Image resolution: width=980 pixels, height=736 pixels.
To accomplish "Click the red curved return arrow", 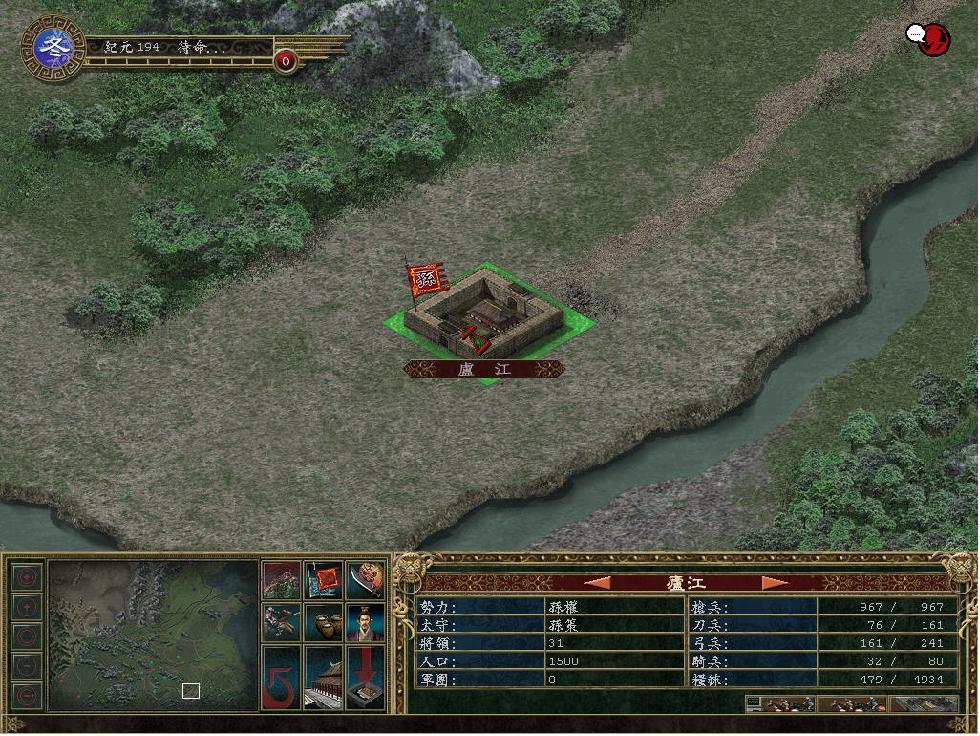I will (x=280, y=678).
